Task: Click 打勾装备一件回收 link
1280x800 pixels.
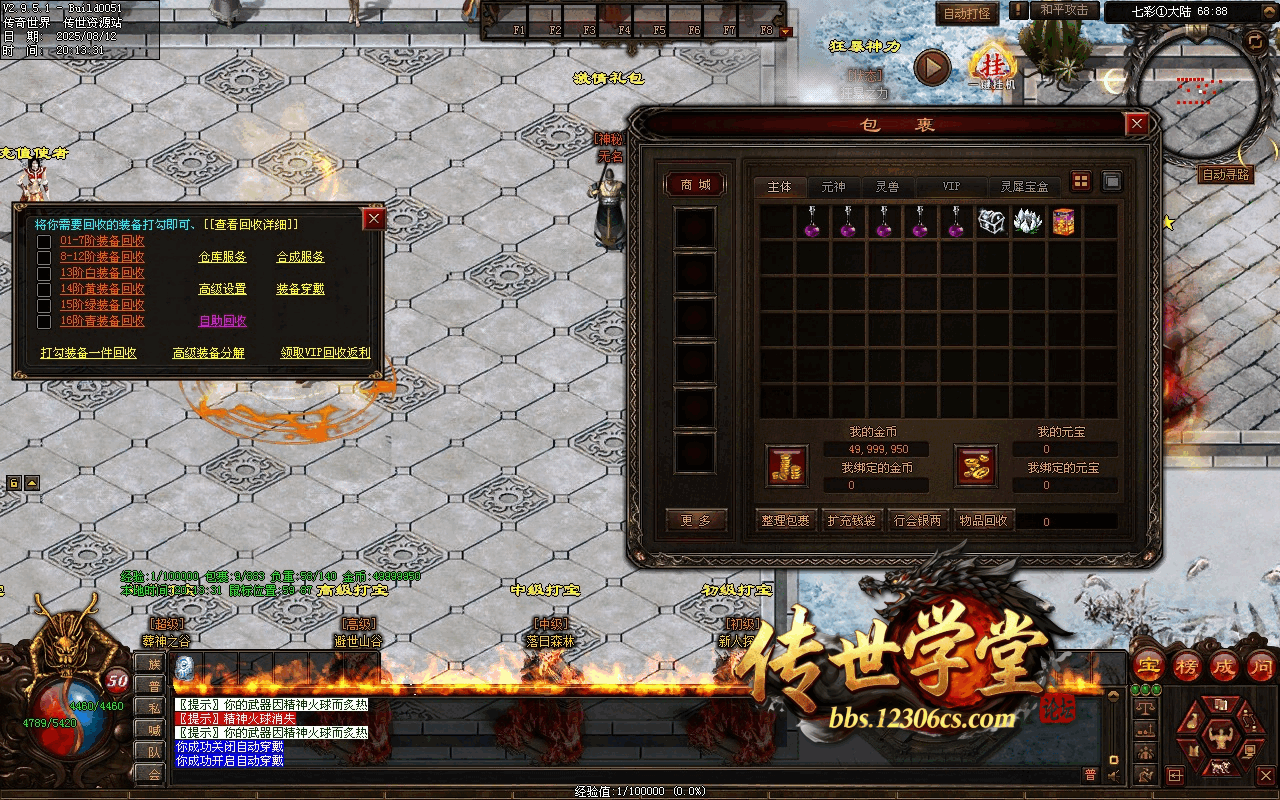Action: pos(88,353)
